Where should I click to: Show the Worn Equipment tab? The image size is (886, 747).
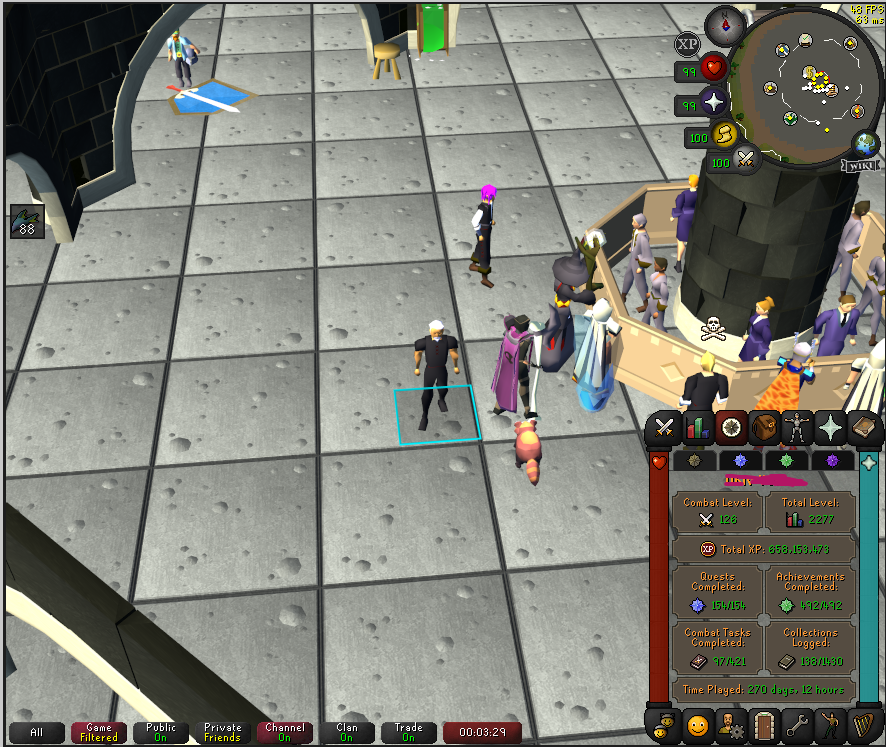pos(798,427)
